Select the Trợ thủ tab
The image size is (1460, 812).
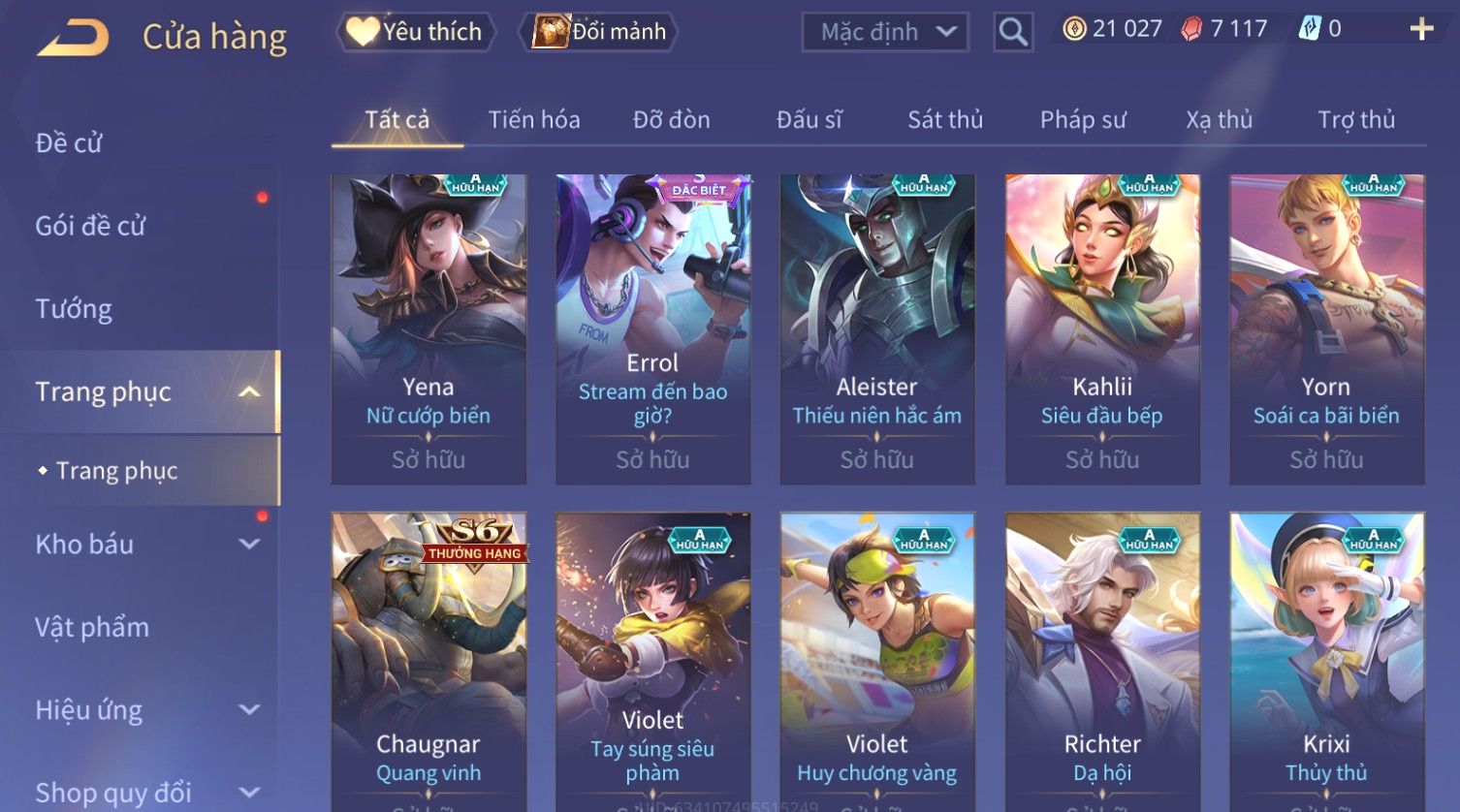(1356, 119)
